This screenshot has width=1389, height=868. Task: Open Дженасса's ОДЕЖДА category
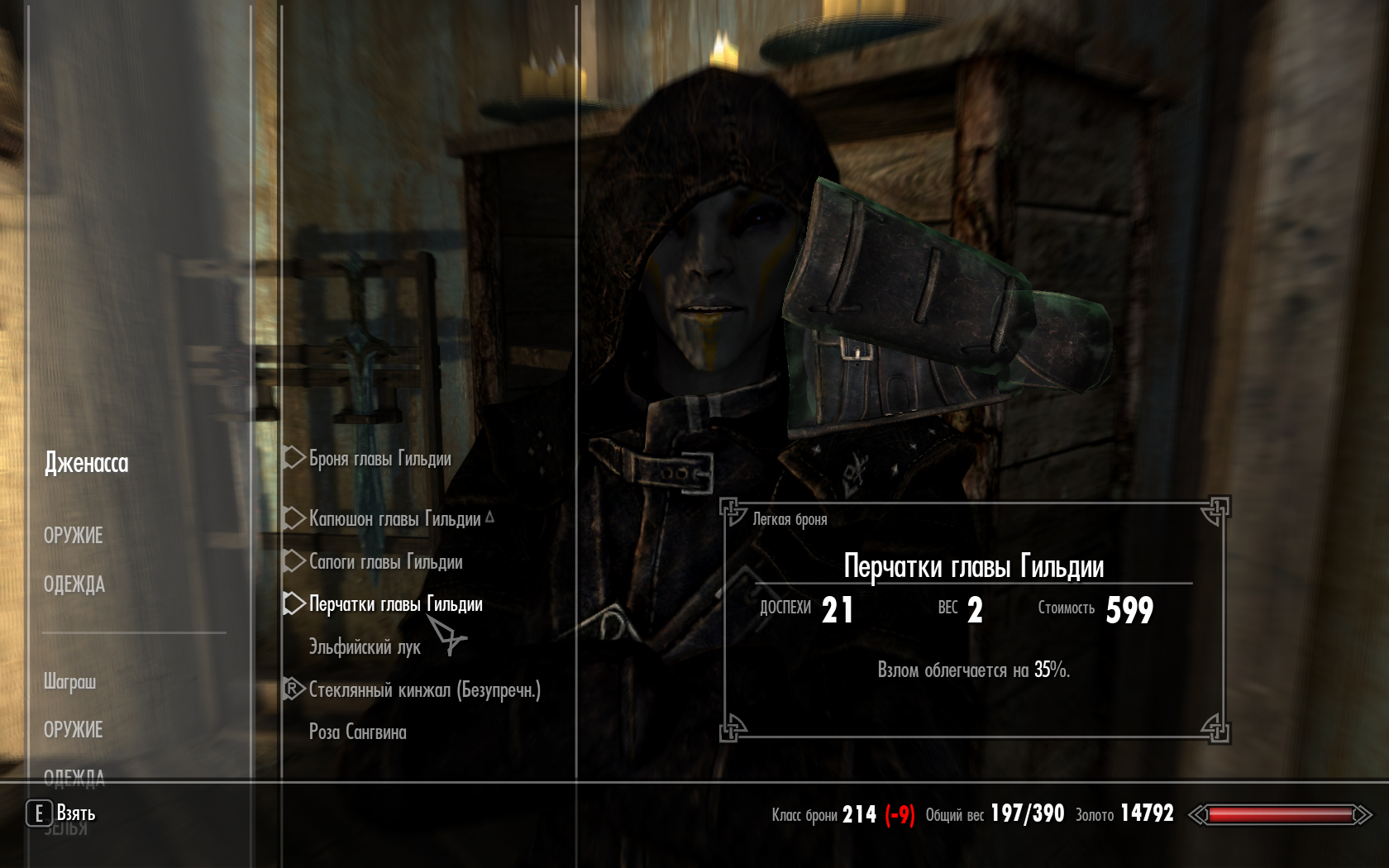pyautogui.click(x=74, y=584)
